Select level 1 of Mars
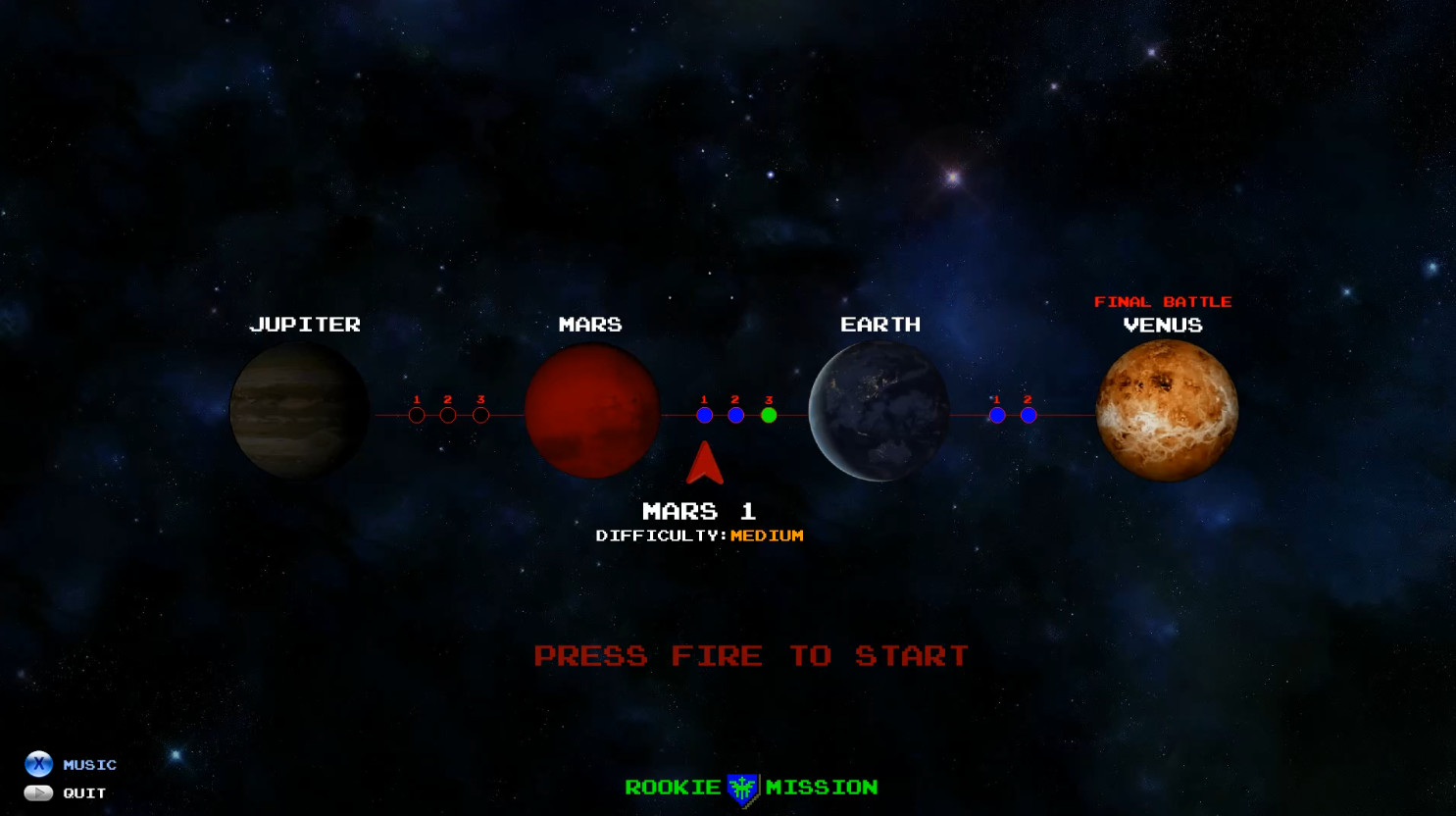1456x816 pixels. click(x=704, y=415)
